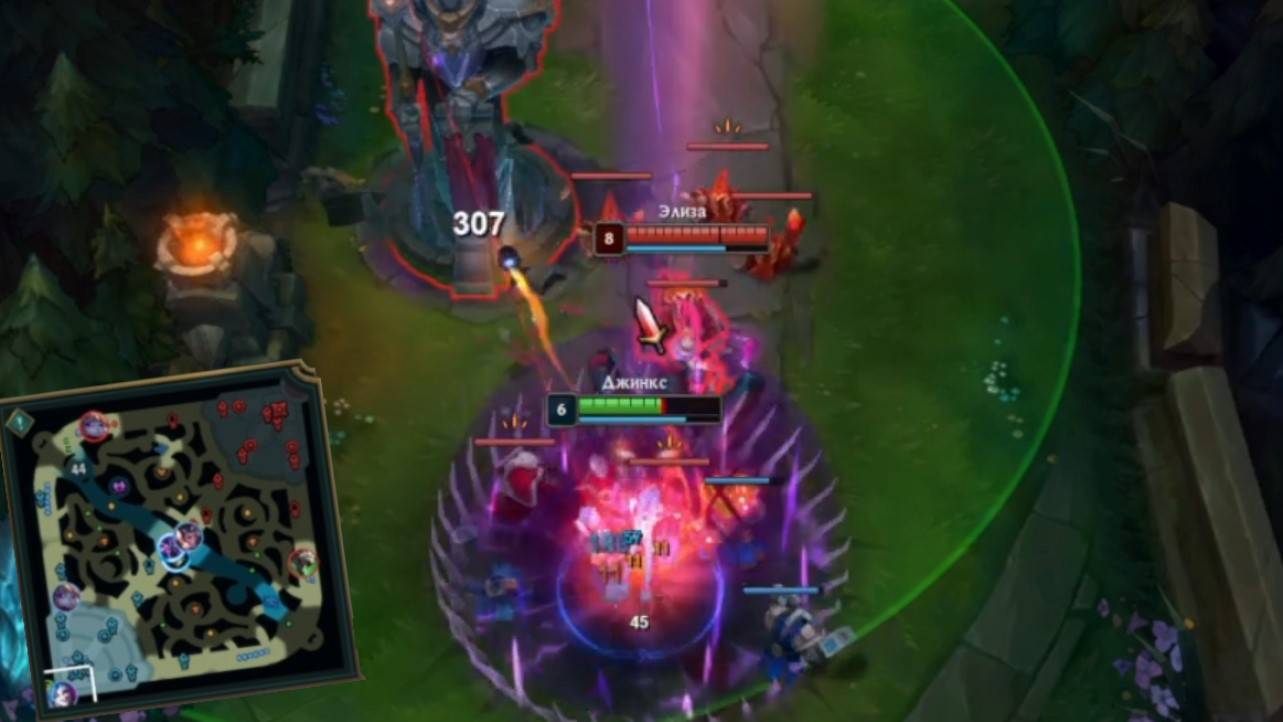
Task: Click Элиза's level 8 badge
Action: [x=608, y=240]
